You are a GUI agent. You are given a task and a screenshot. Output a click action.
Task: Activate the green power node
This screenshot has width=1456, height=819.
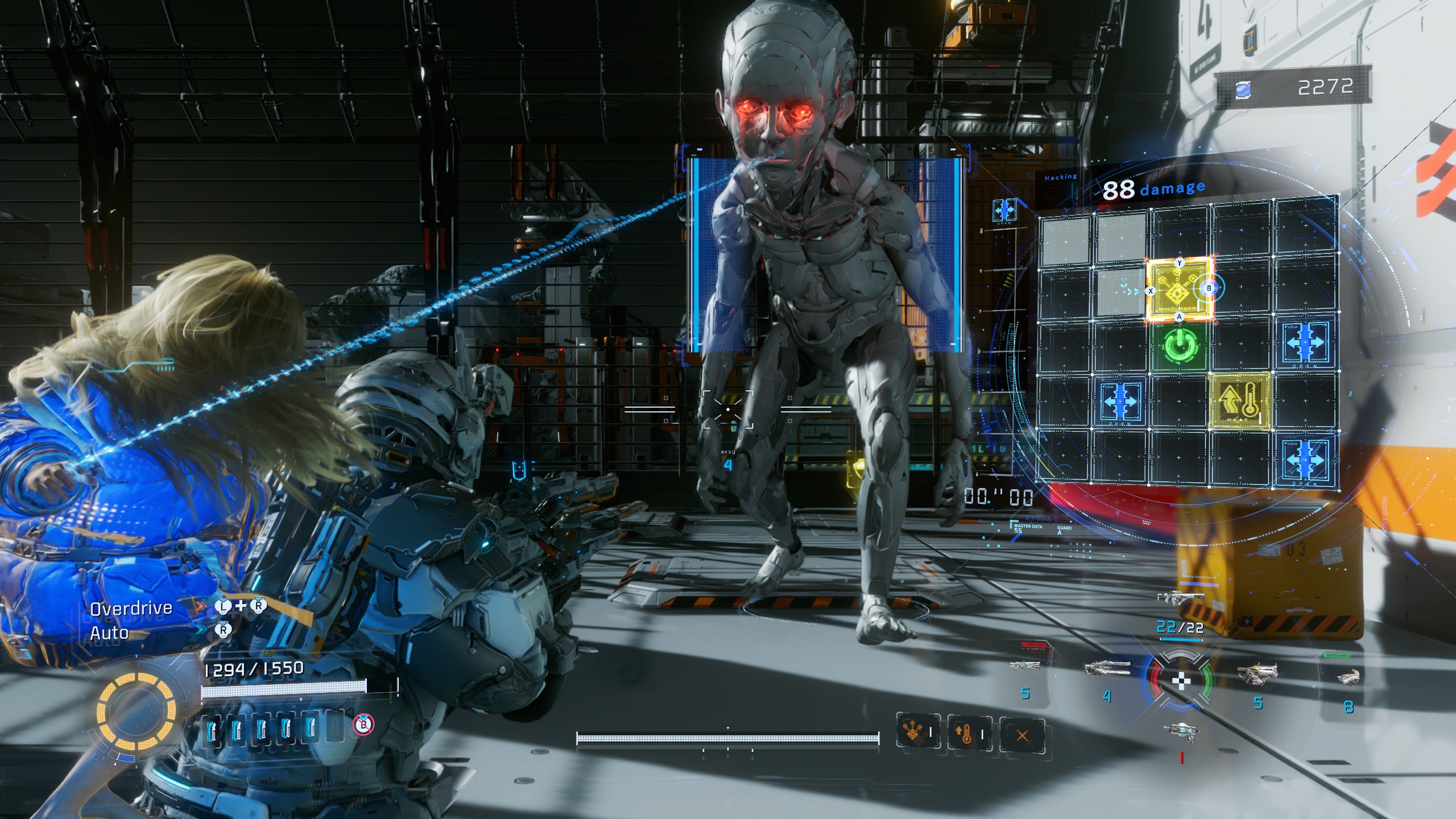1180,345
